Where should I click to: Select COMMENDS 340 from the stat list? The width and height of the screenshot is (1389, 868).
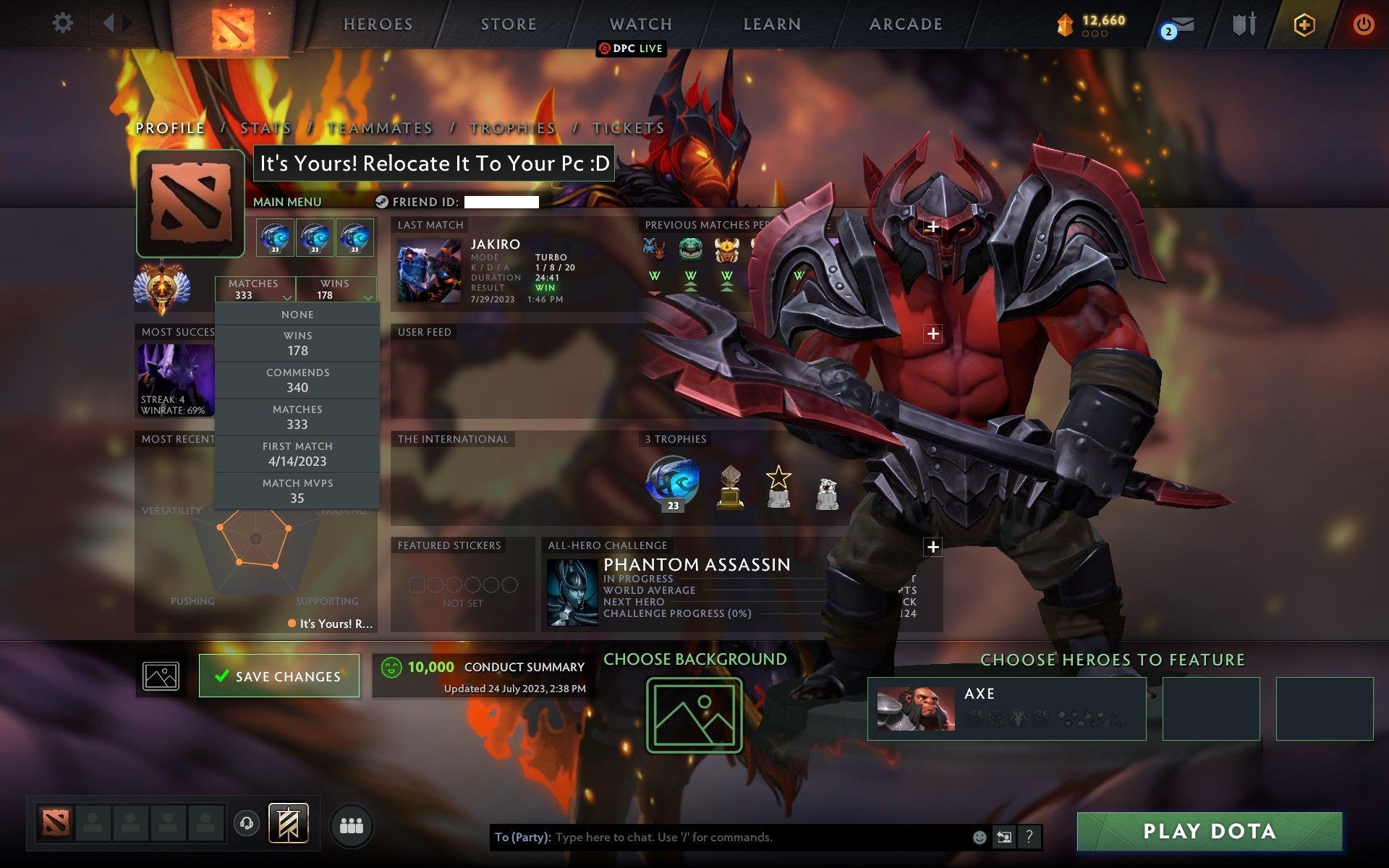point(298,380)
